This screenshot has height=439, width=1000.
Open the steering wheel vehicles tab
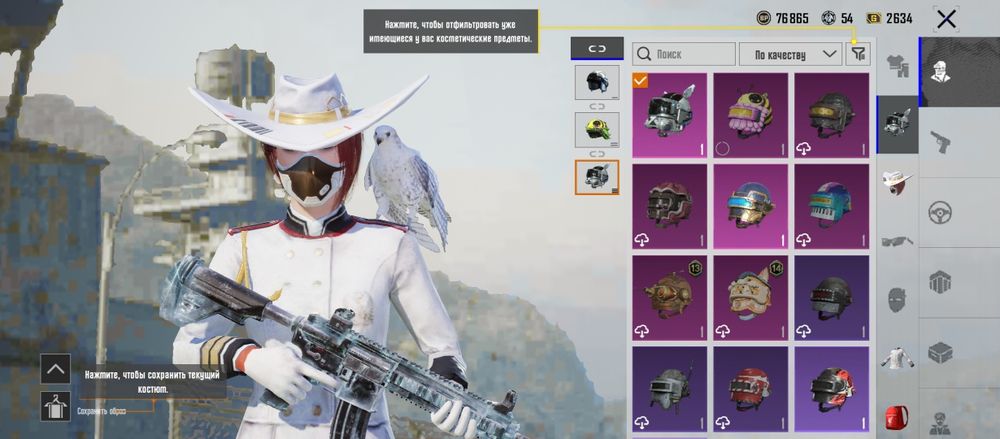click(x=940, y=212)
